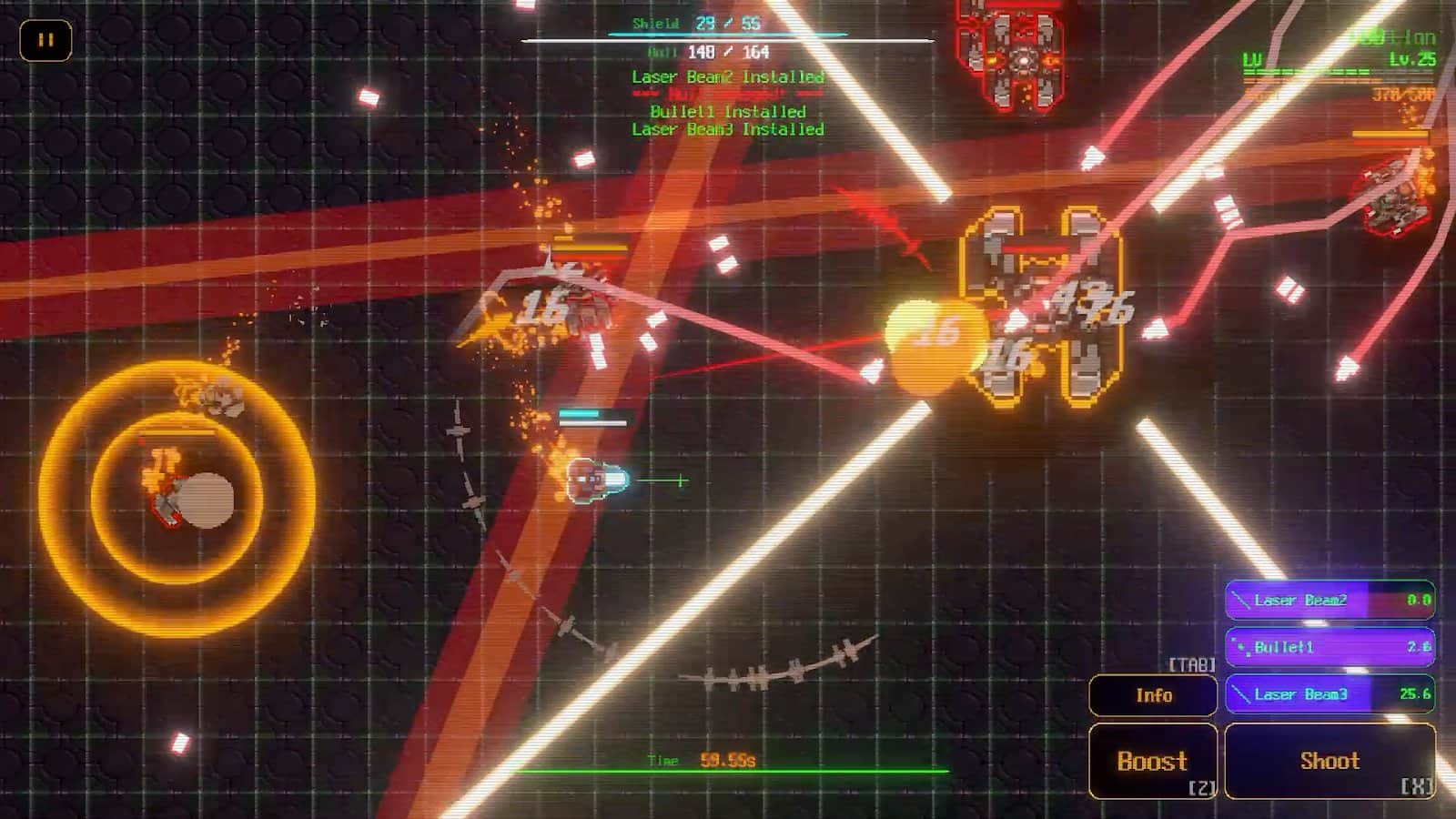Pause the game with the pause button

click(x=45, y=40)
